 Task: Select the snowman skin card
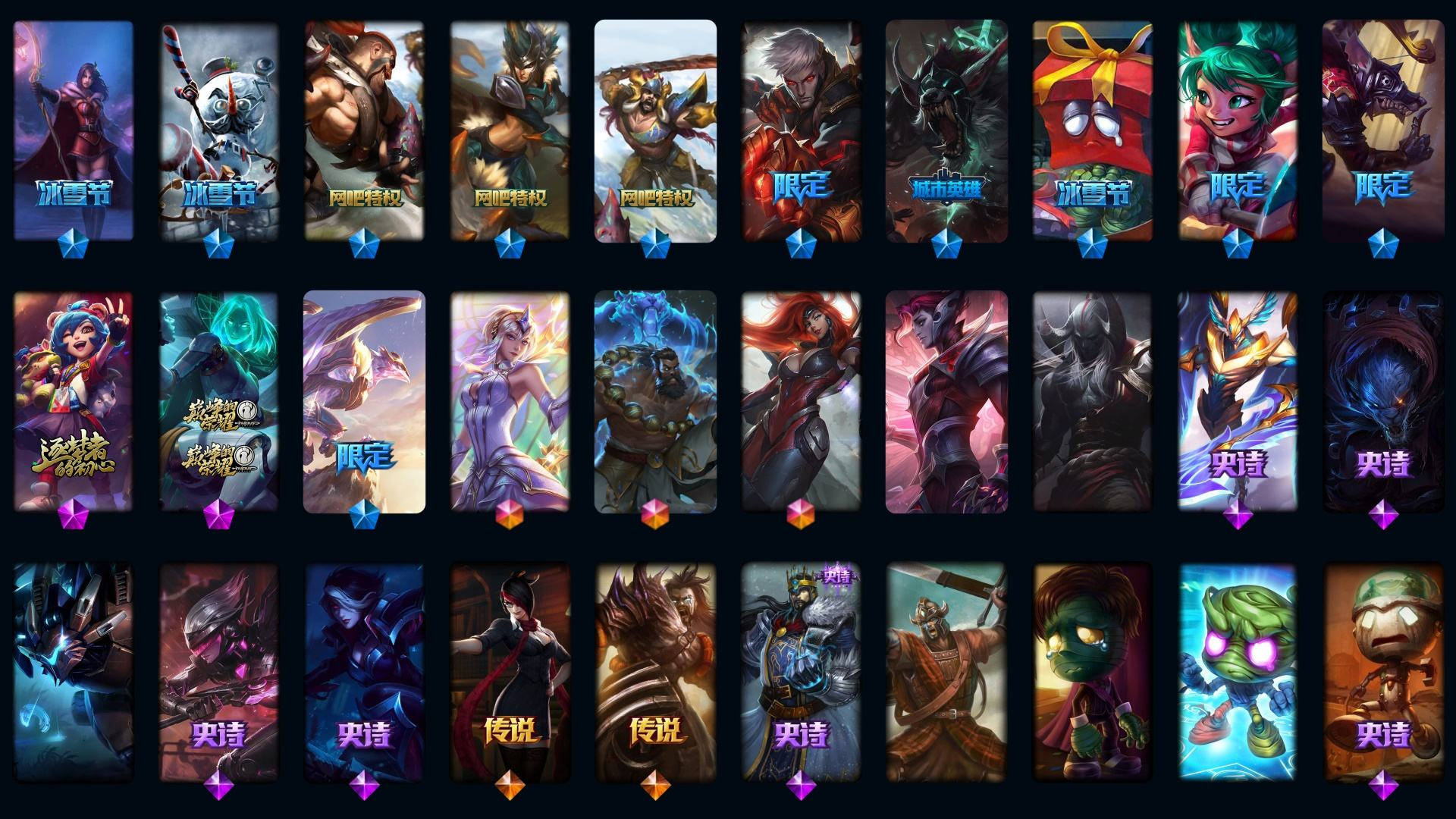pos(219,130)
